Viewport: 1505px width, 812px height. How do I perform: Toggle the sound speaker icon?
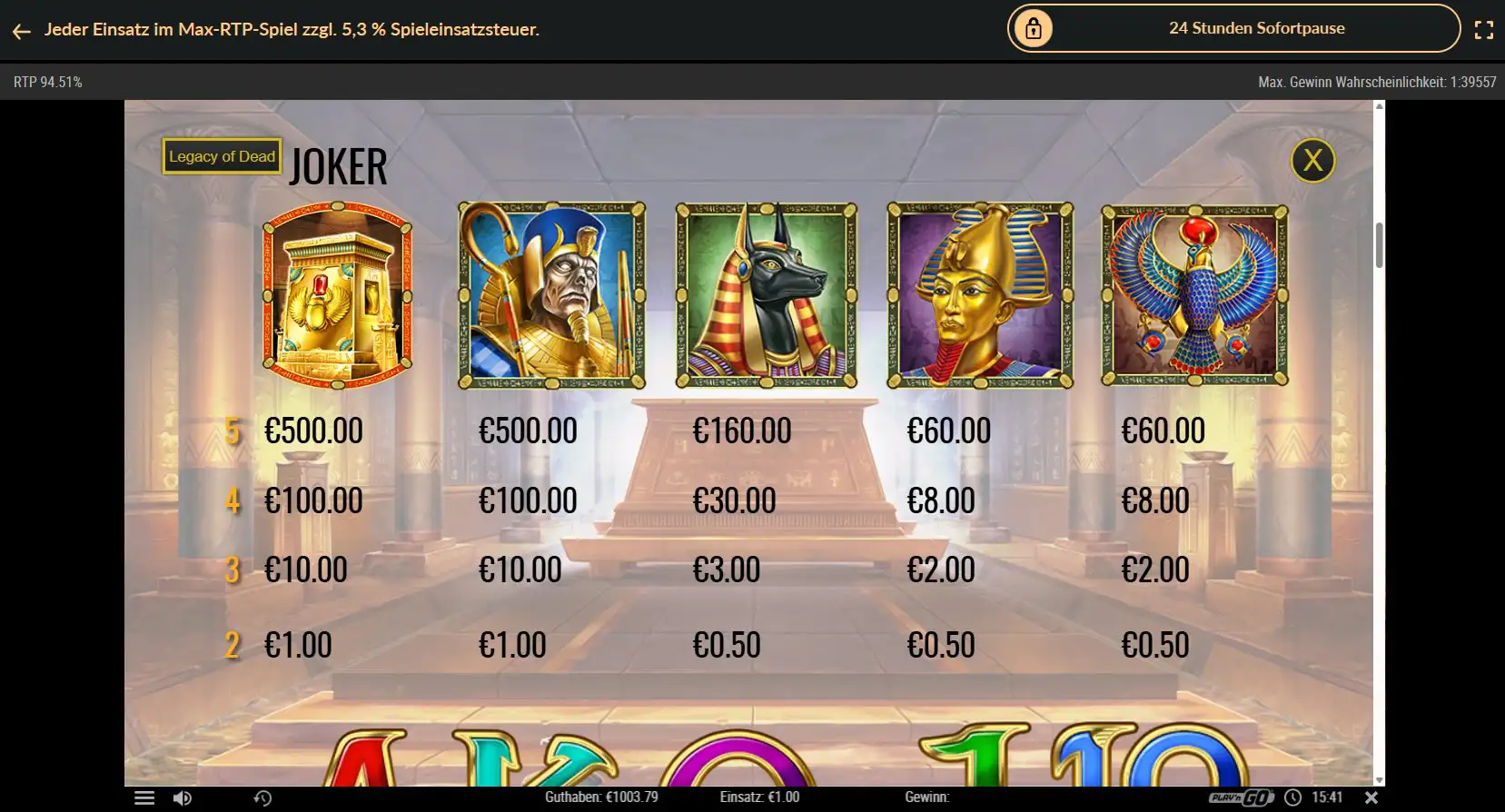click(183, 797)
